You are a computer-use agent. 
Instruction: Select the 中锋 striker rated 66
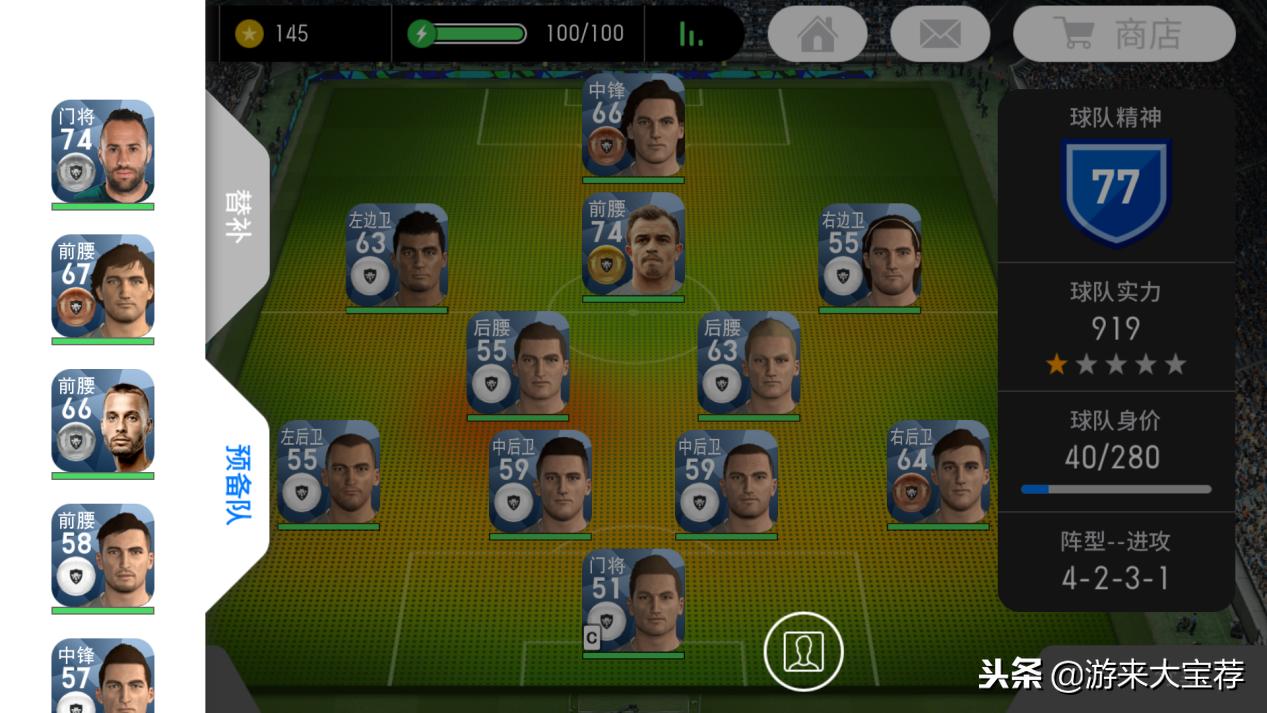(633, 124)
